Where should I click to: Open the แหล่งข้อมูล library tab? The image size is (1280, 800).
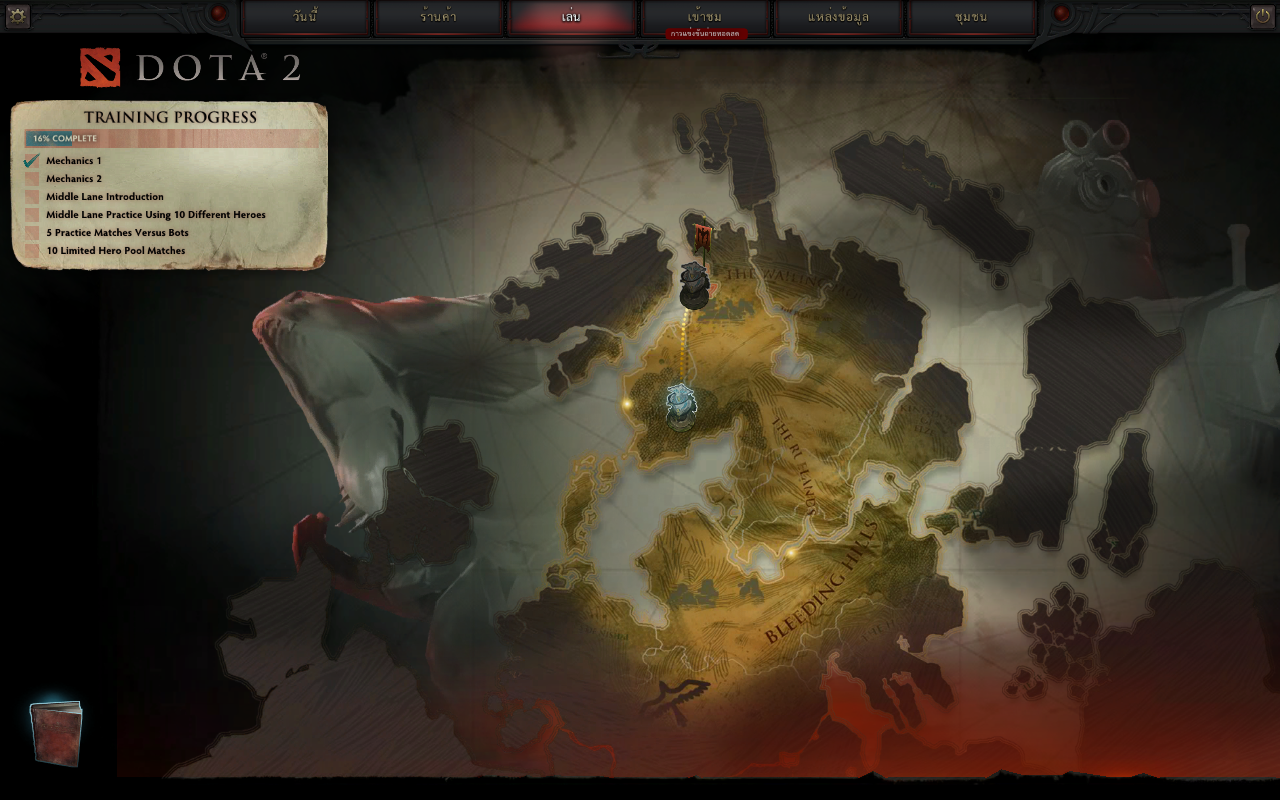click(x=839, y=17)
